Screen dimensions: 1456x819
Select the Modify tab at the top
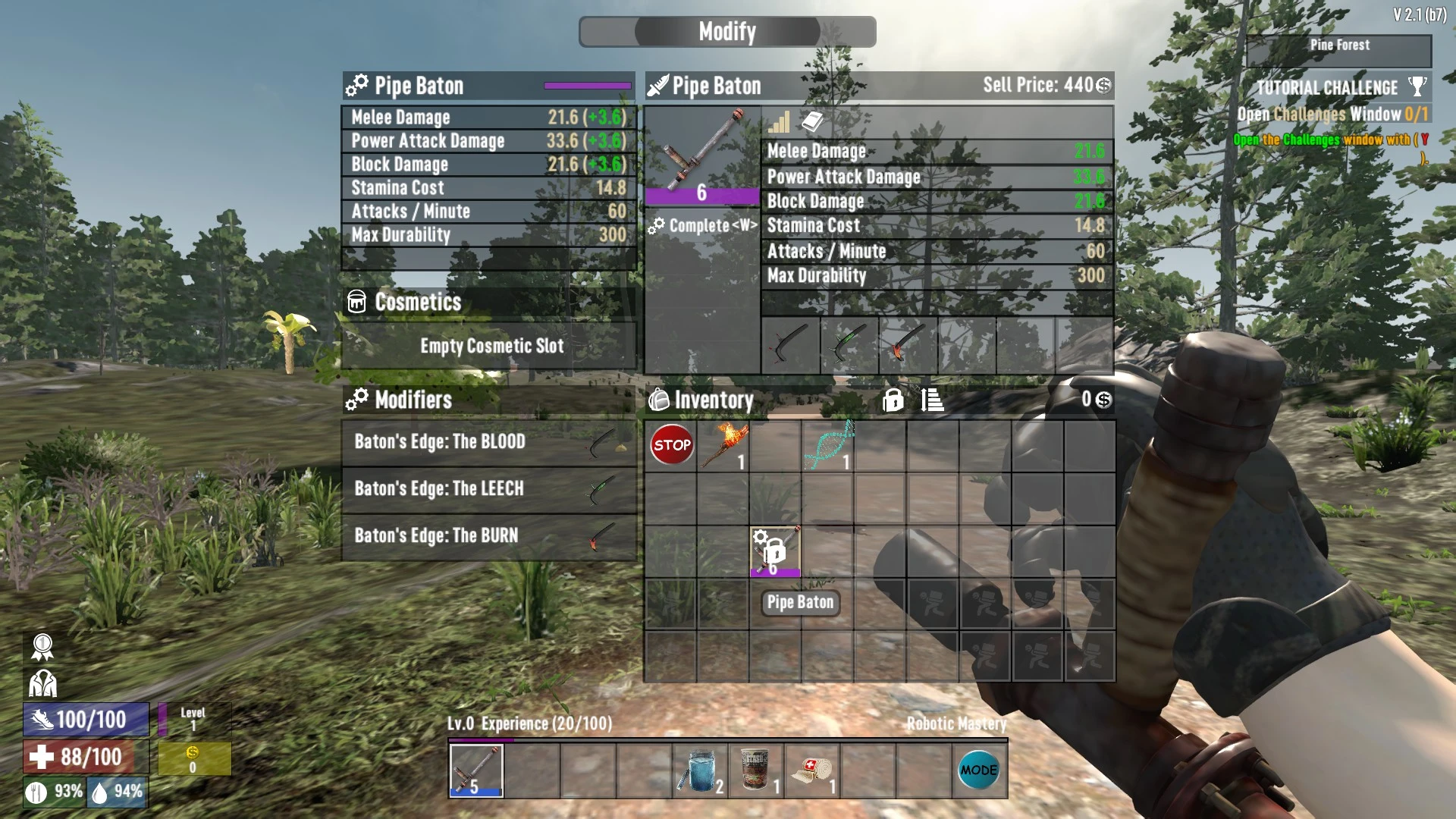(726, 31)
